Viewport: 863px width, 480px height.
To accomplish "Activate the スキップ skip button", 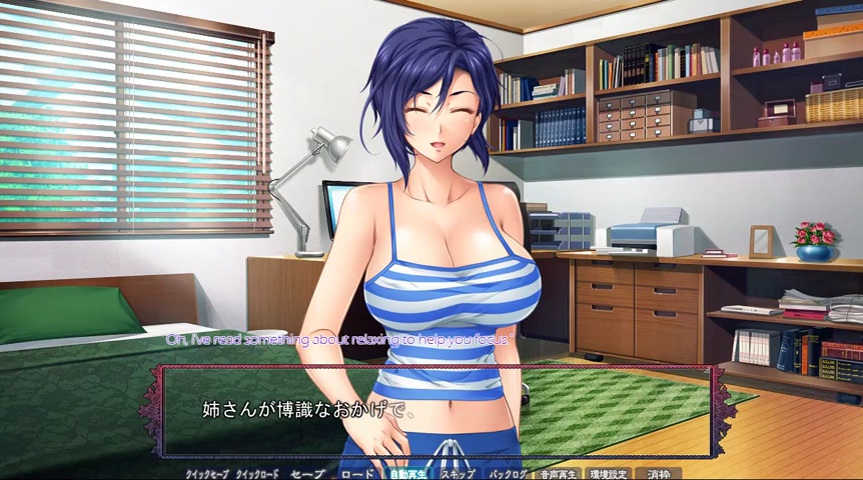I will [x=458, y=473].
